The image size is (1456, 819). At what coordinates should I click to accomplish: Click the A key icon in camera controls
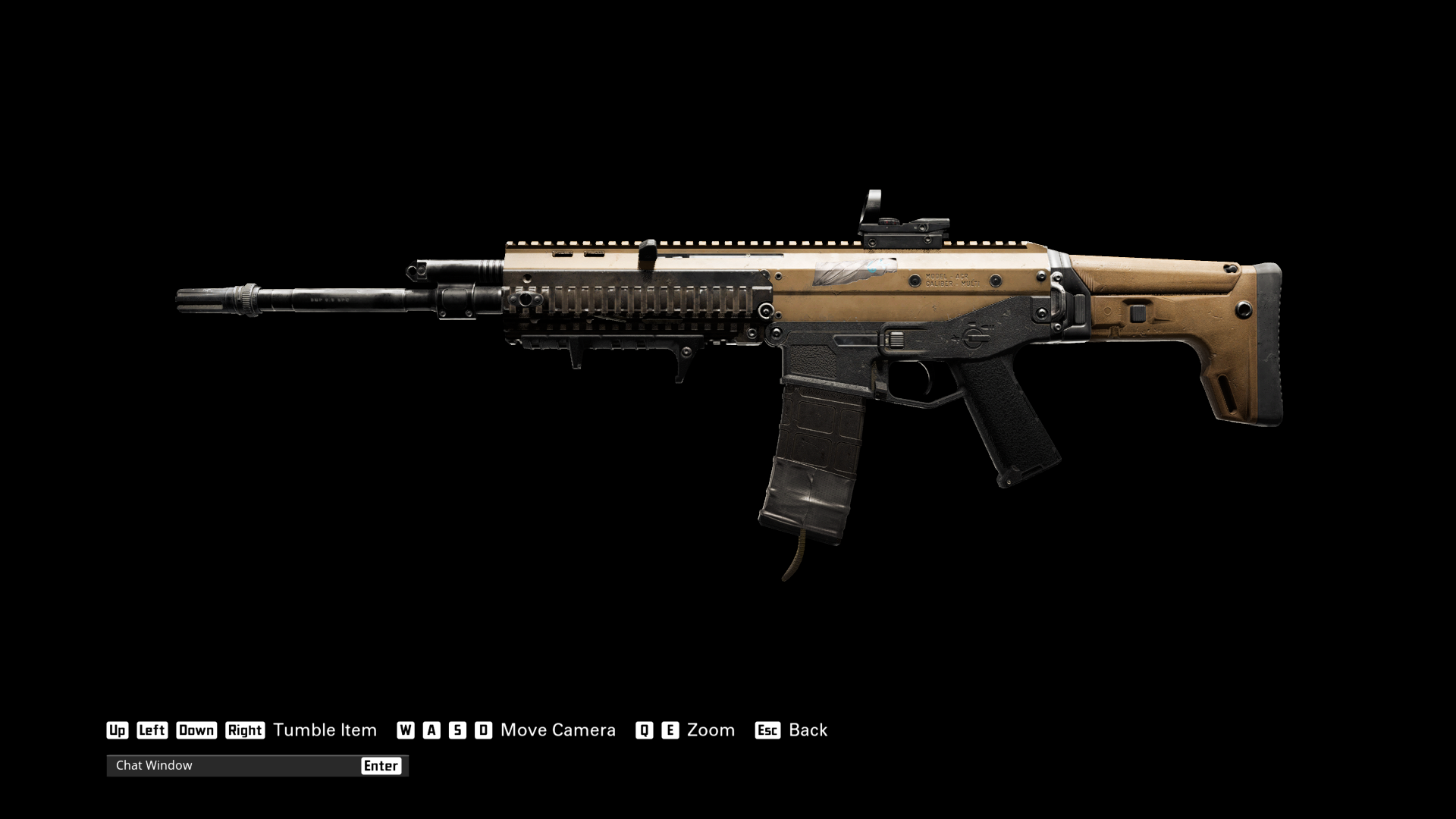coord(431,730)
